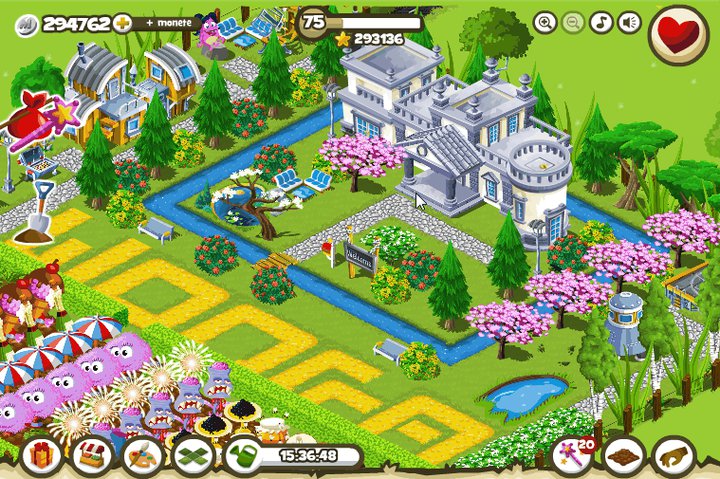The height and width of the screenshot is (479, 720).
Task: Use the magic wand with 20 badge
Action: tap(571, 456)
